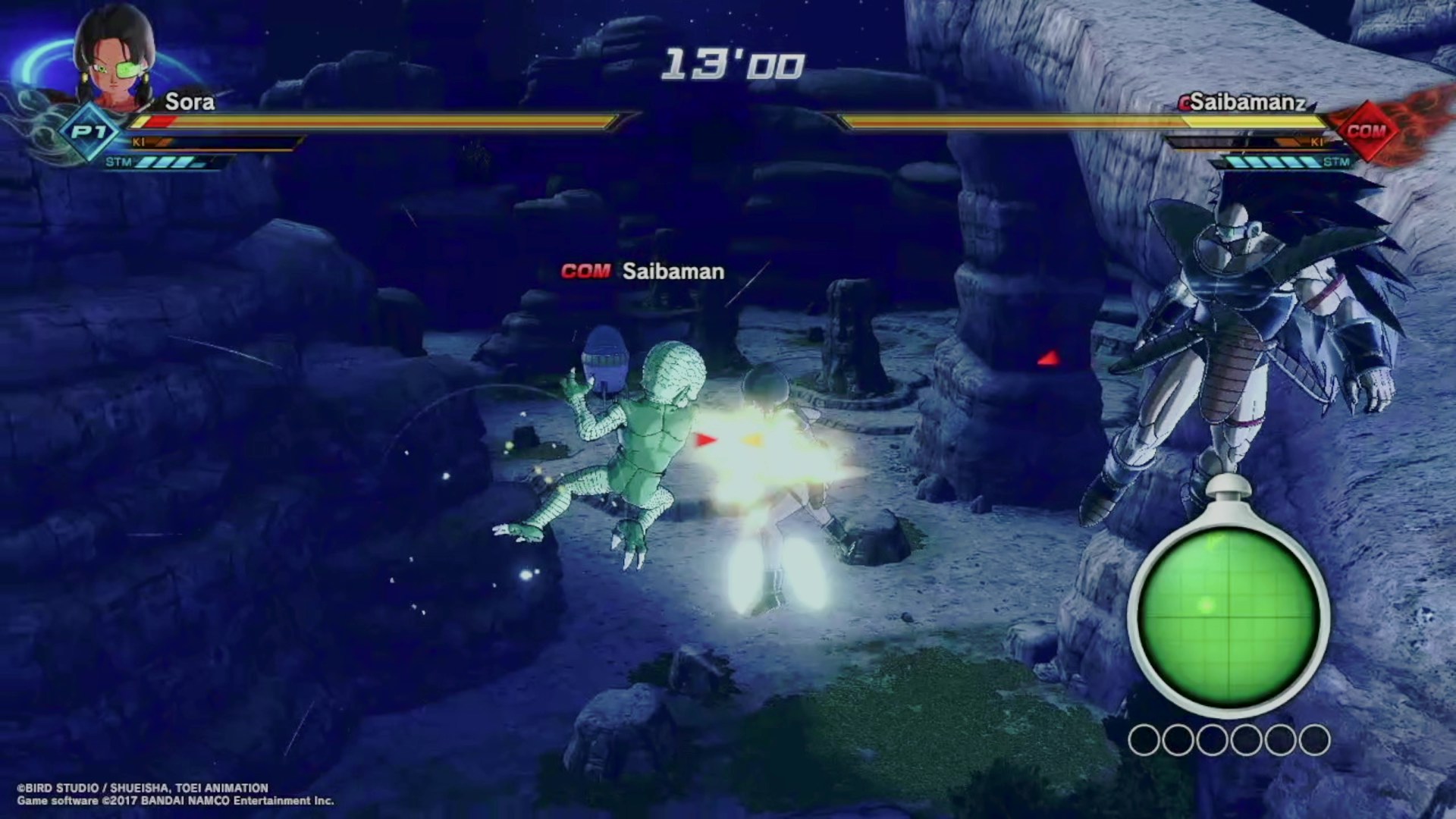The height and width of the screenshot is (819, 1456).
Task: Click the red COM diamond badge
Action: click(1366, 131)
